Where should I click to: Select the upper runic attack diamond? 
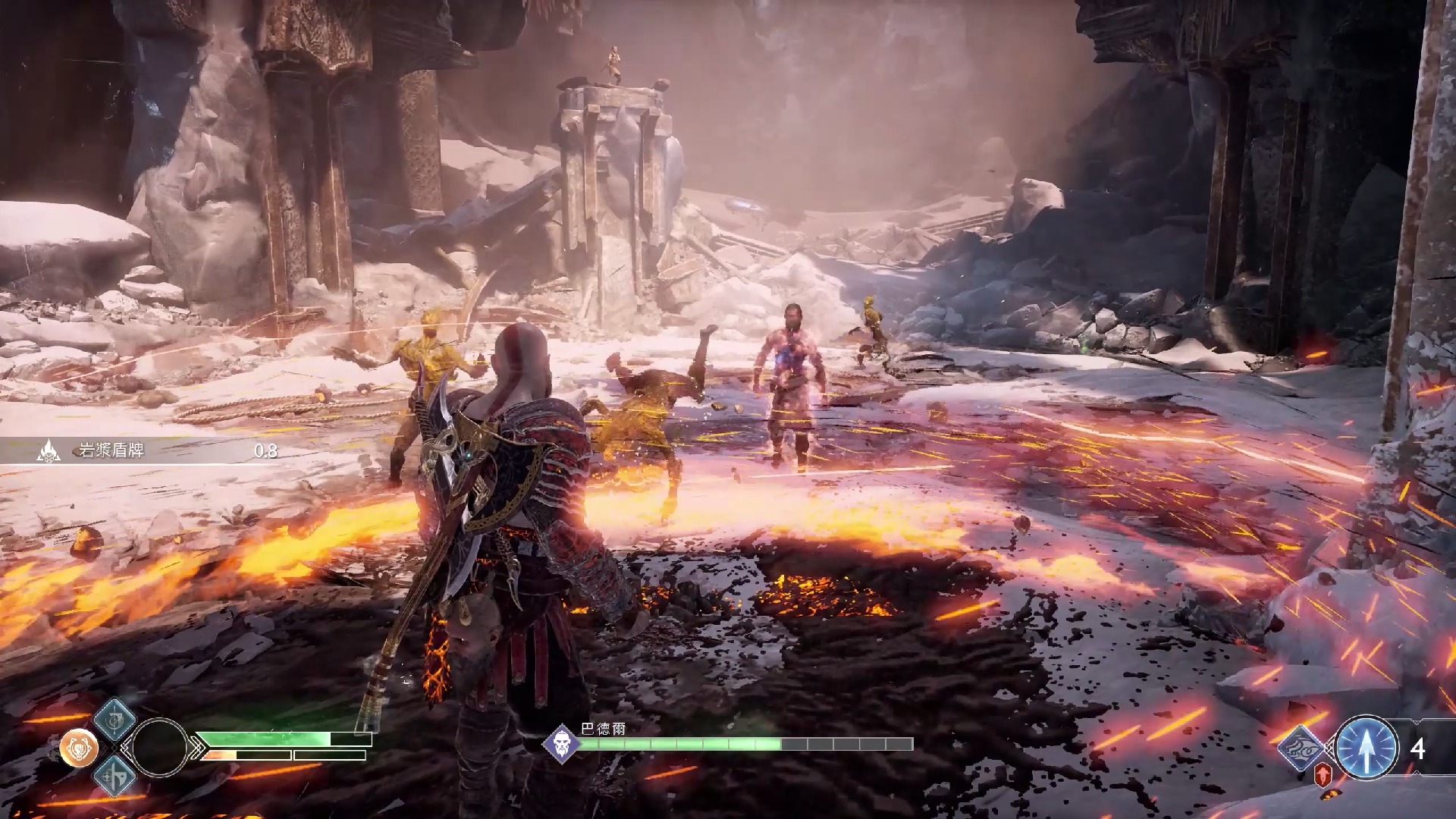[x=115, y=719]
